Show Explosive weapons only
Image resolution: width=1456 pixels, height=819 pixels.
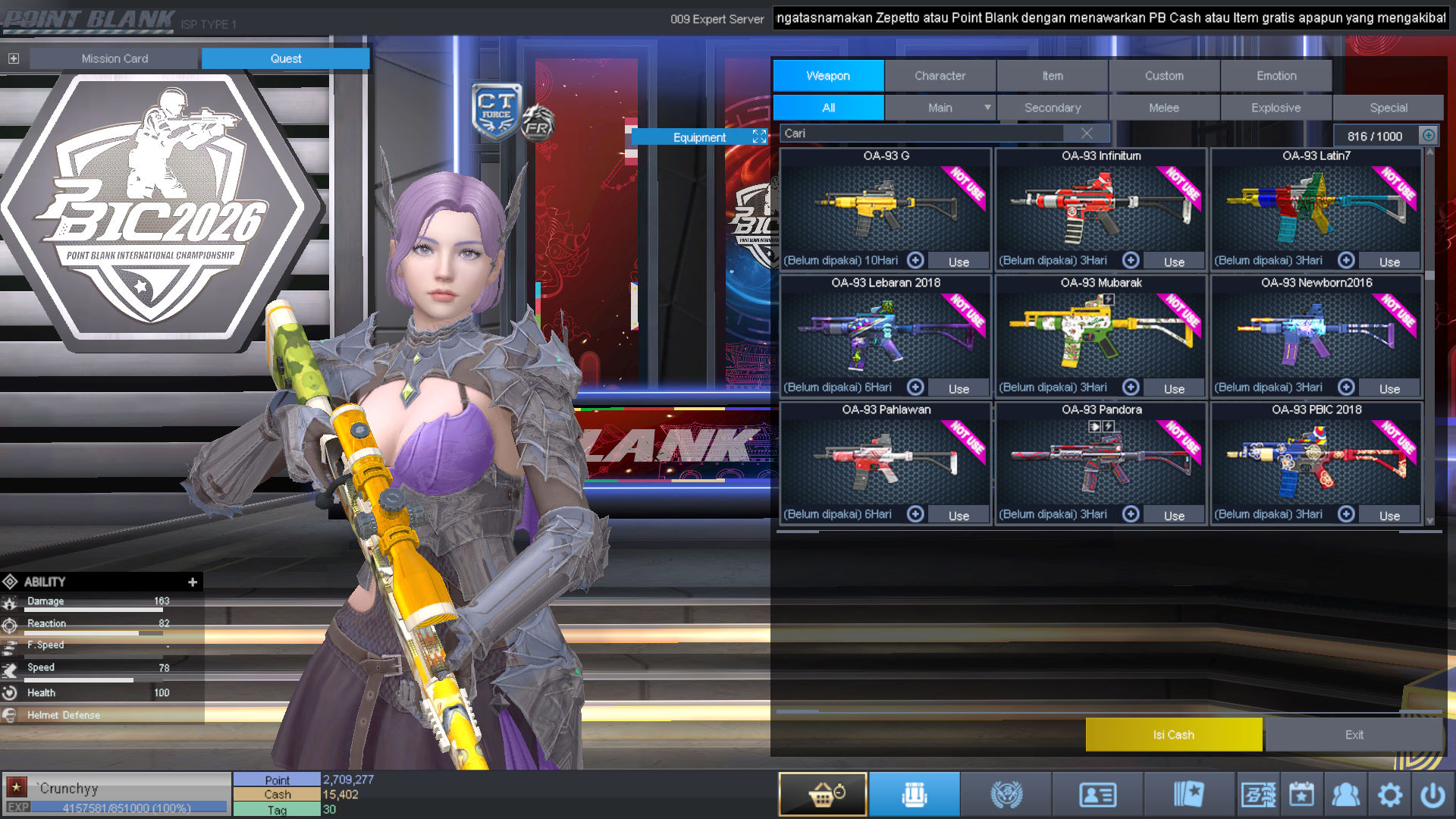click(x=1276, y=108)
